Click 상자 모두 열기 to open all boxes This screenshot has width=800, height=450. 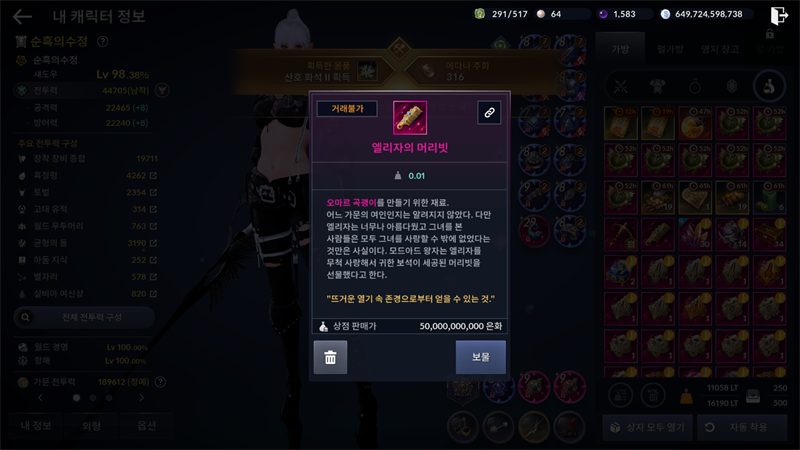click(646, 427)
